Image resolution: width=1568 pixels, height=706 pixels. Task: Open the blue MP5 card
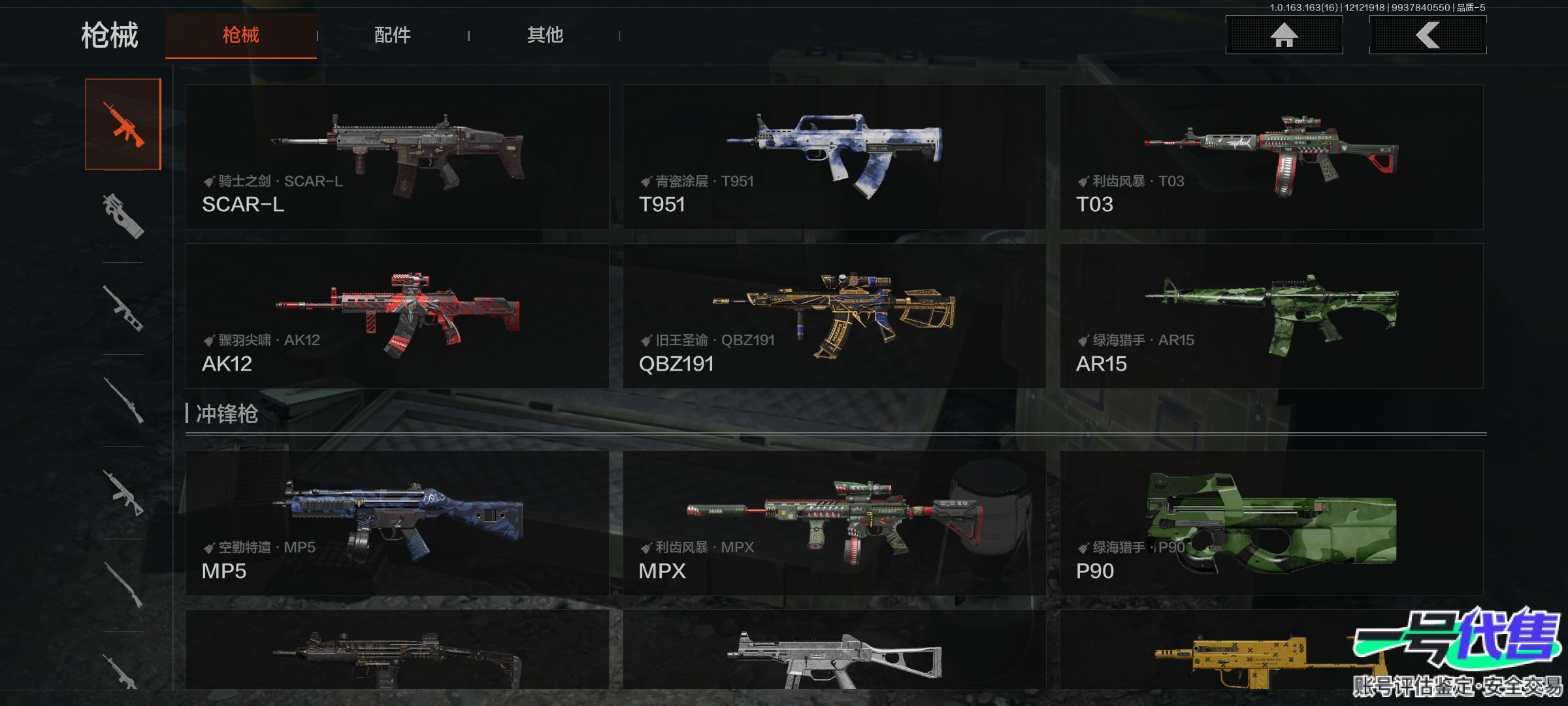tap(397, 523)
